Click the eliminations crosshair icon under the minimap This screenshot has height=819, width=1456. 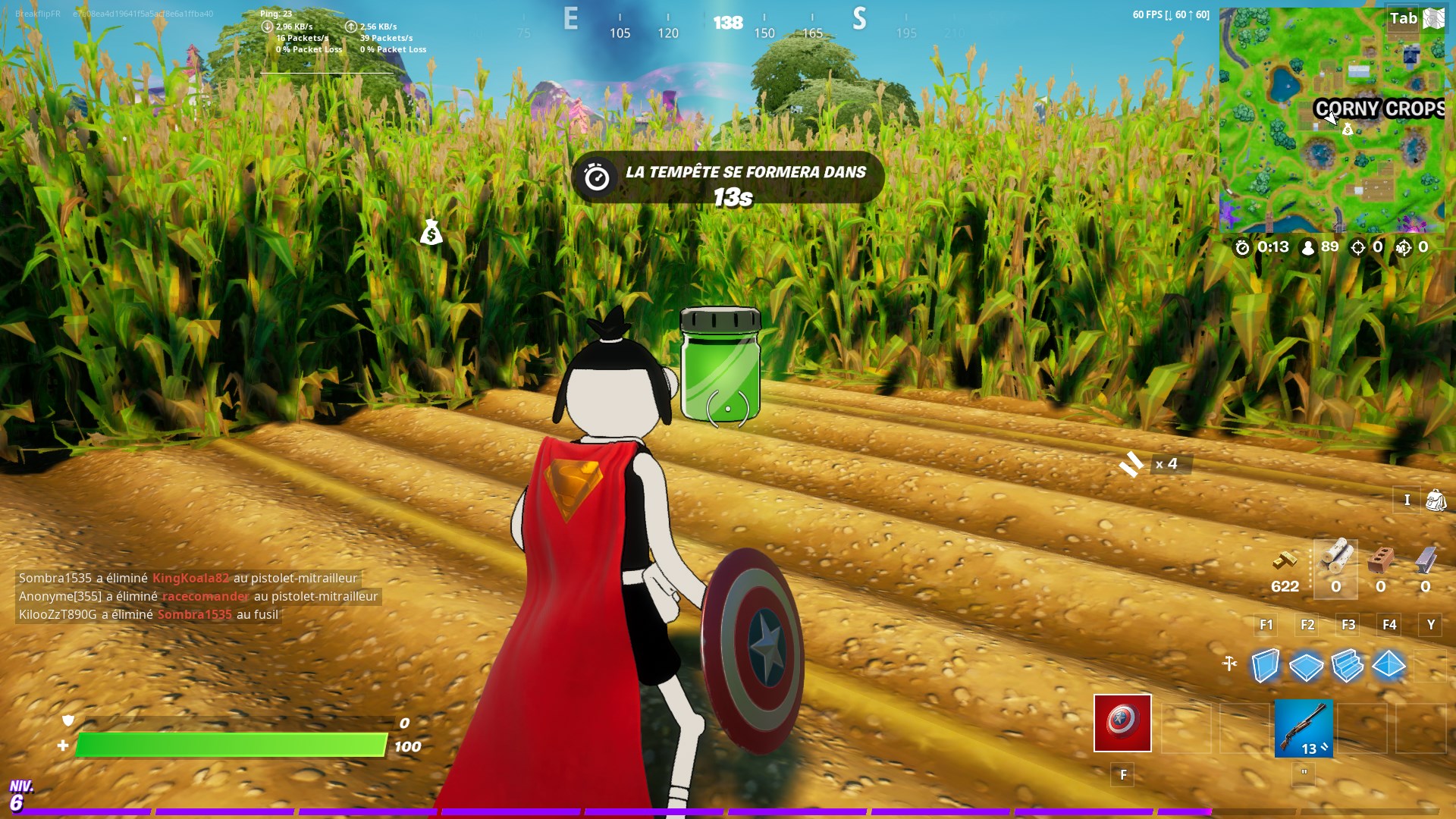coord(1359,247)
